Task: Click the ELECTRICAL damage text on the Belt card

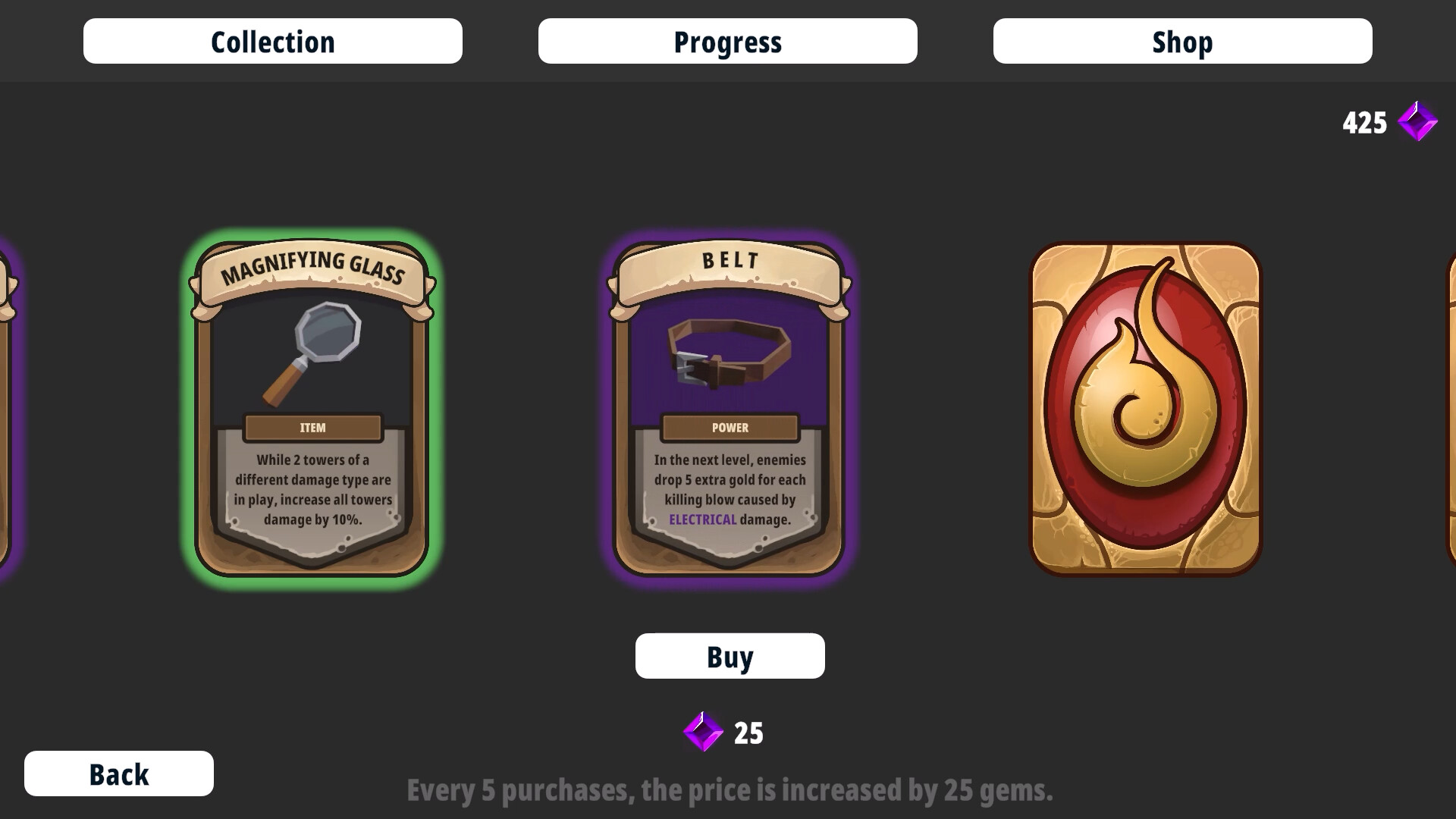Action: point(701,519)
